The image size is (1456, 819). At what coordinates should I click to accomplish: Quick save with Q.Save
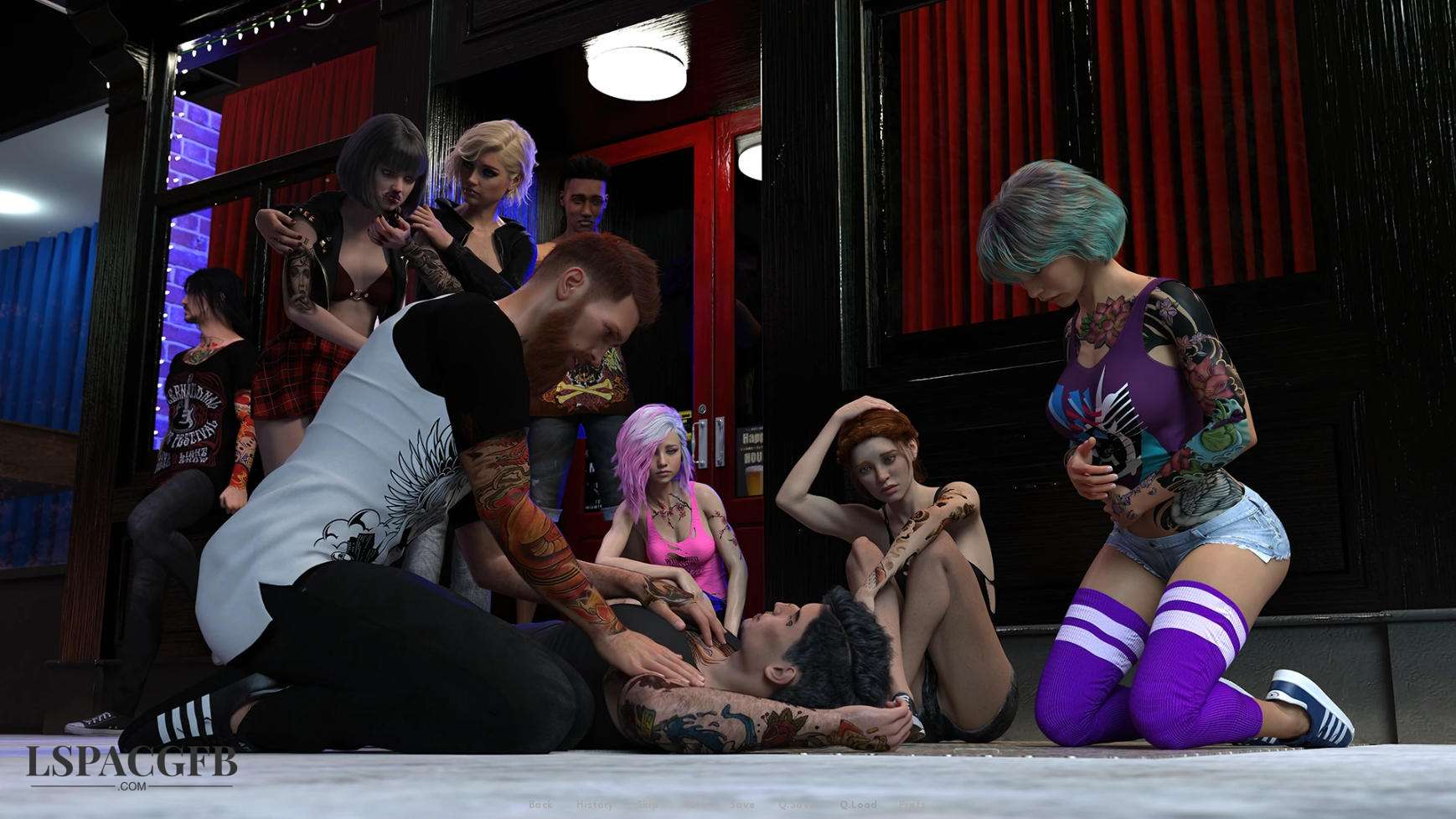tap(796, 805)
